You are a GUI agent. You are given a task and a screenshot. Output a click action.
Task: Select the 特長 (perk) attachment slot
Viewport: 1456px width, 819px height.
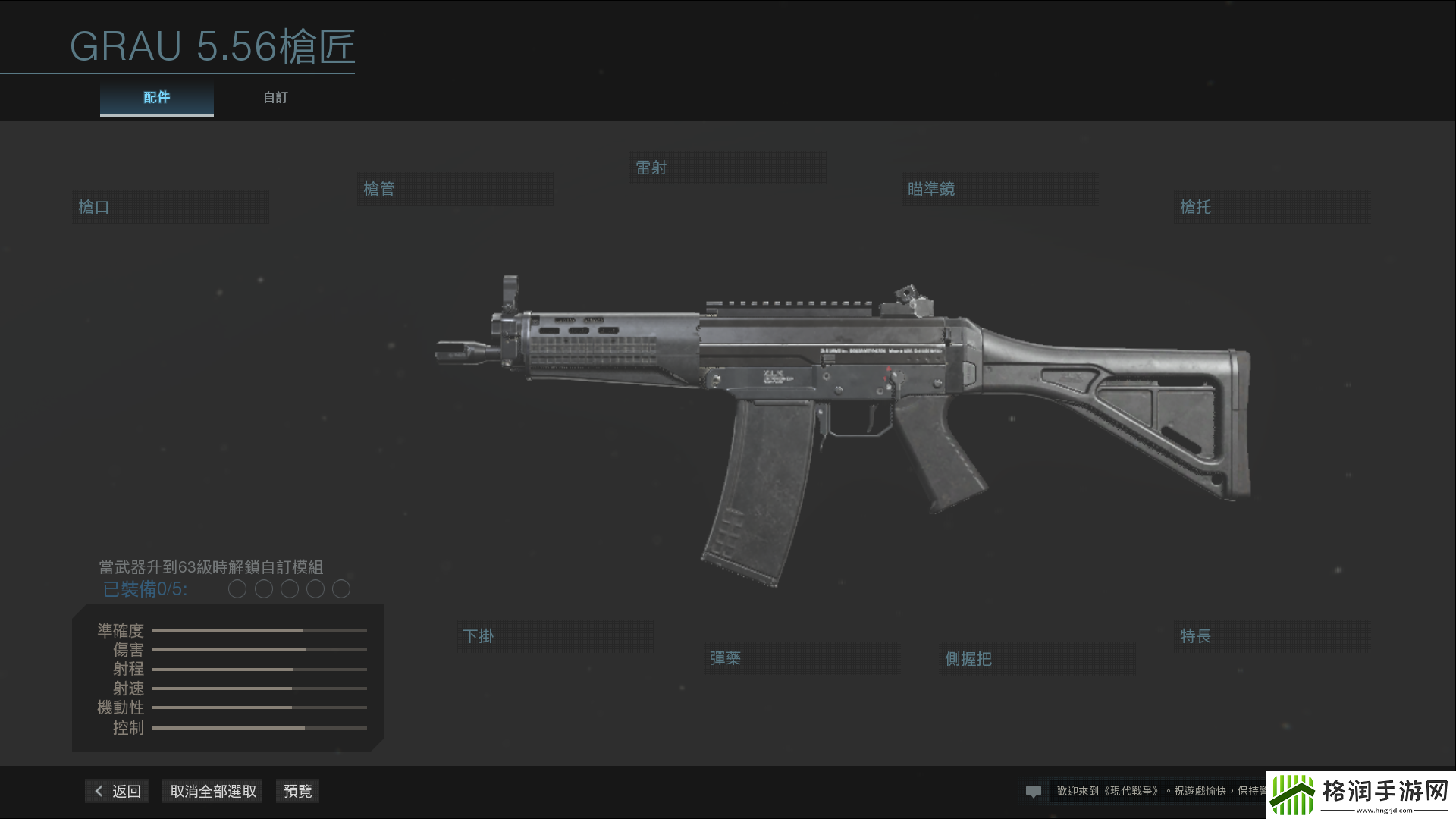tap(1271, 636)
